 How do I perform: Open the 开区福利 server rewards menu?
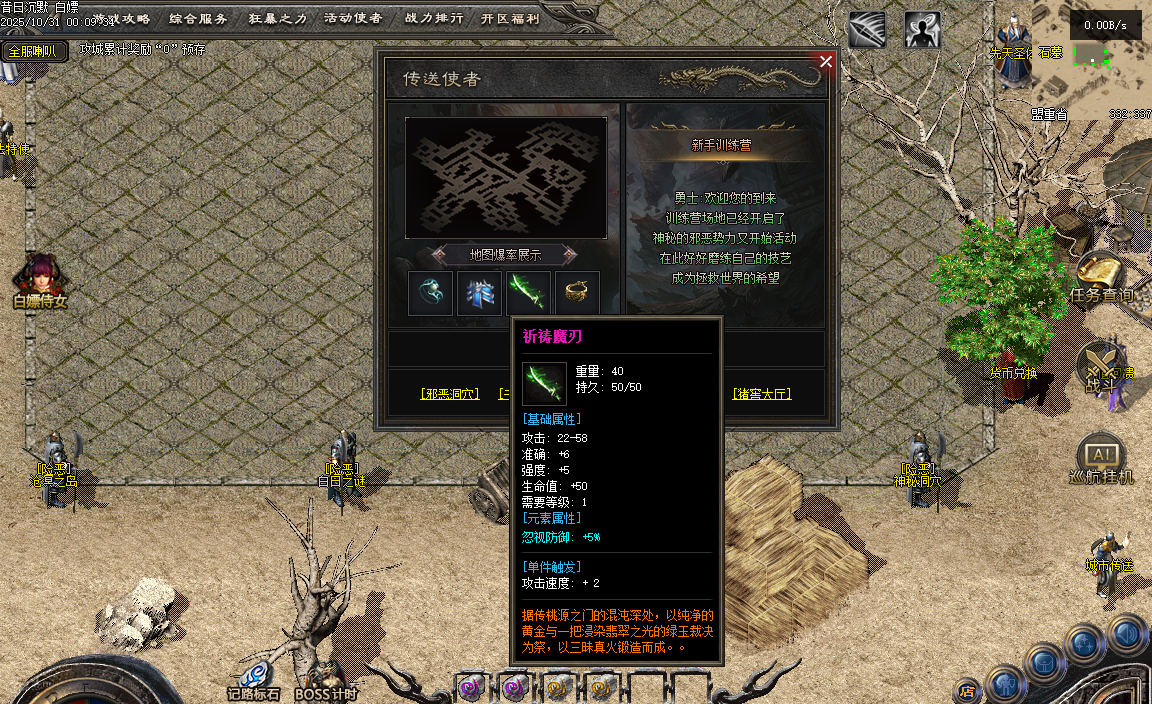coord(509,18)
